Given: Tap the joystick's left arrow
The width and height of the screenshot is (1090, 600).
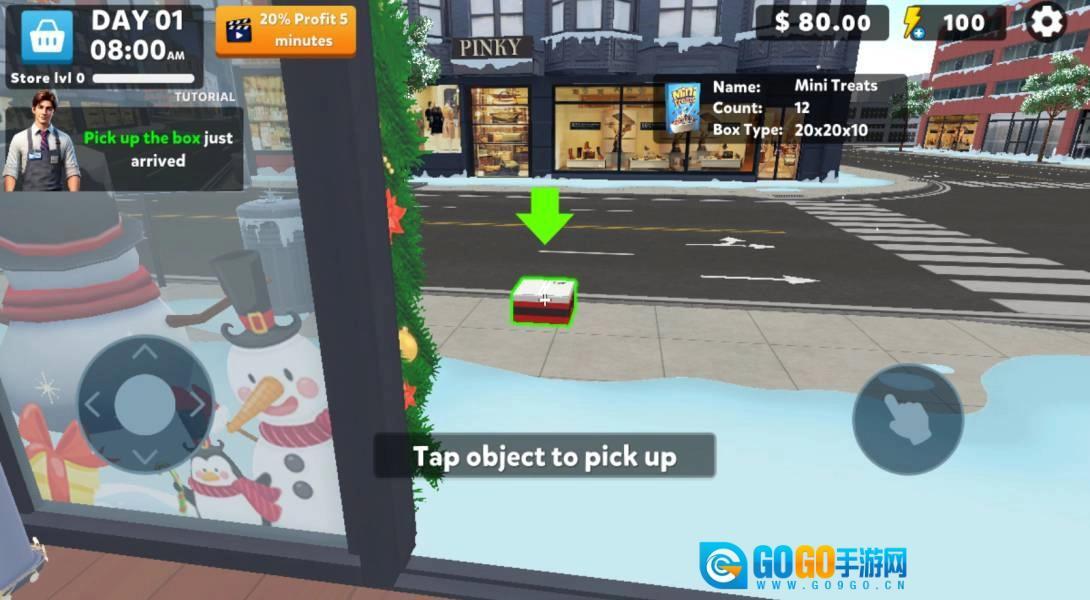Looking at the screenshot, I should tap(92, 404).
